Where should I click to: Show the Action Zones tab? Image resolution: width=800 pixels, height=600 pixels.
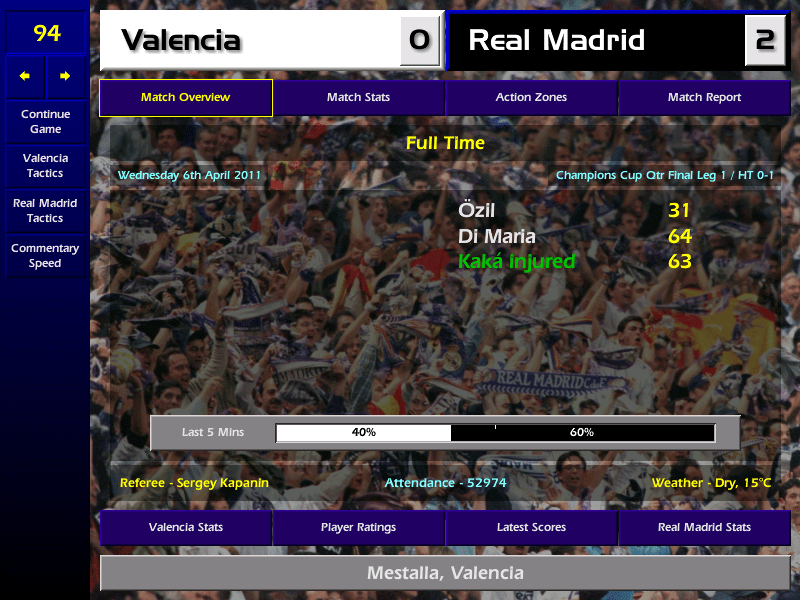(531, 97)
